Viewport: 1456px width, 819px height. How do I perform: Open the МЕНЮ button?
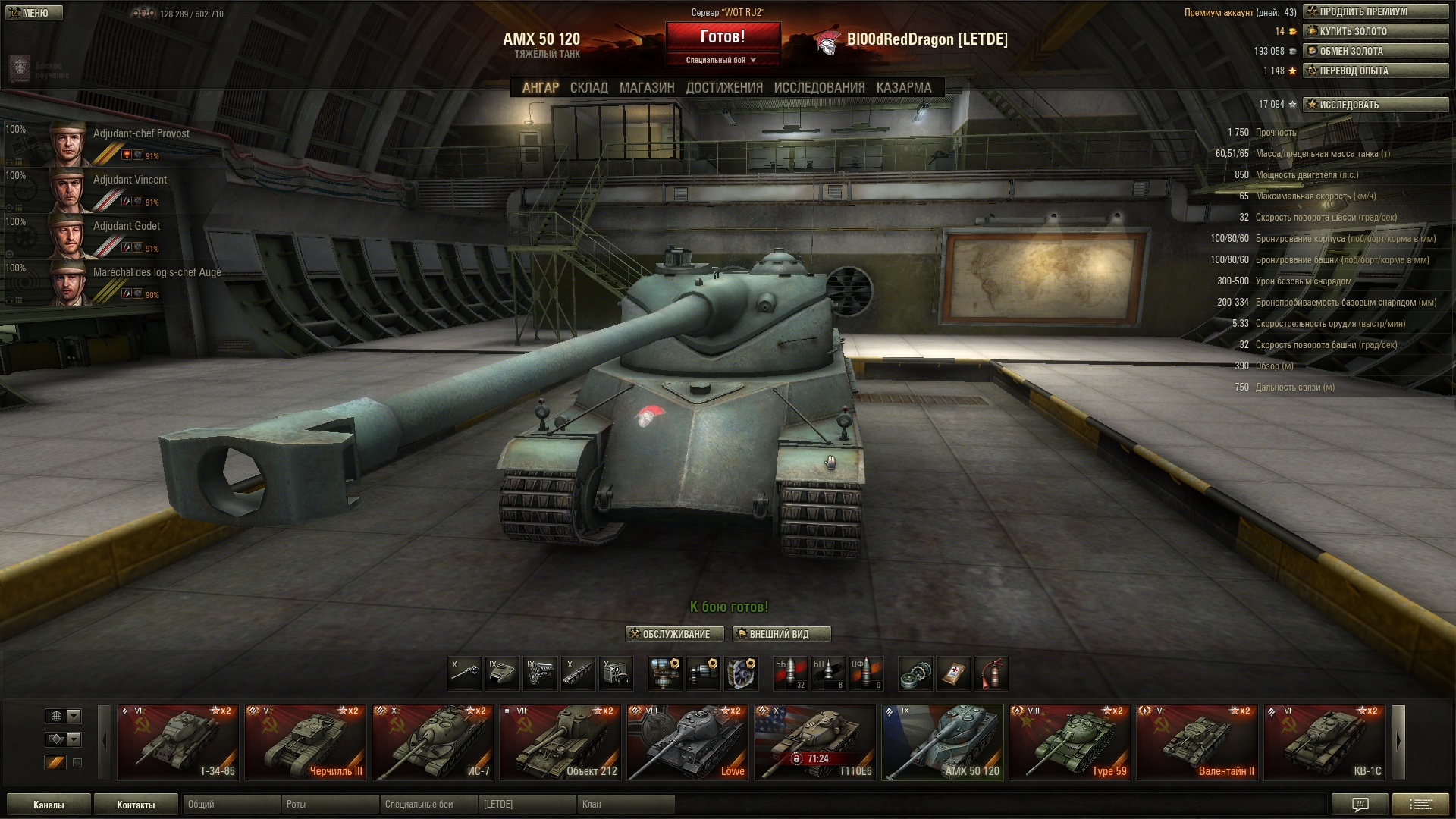33,13
